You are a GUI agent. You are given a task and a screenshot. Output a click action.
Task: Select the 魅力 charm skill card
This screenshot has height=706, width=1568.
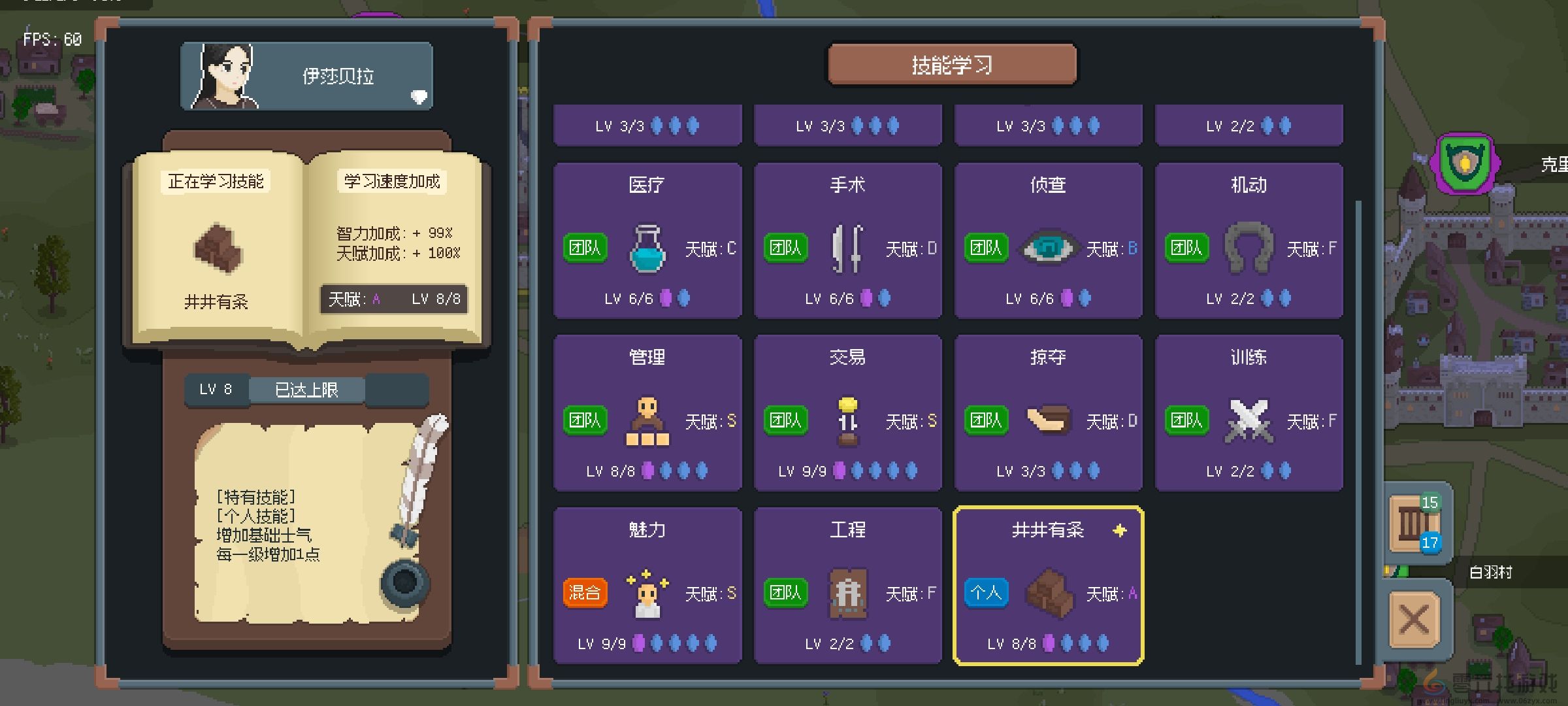pyautogui.click(x=647, y=585)
